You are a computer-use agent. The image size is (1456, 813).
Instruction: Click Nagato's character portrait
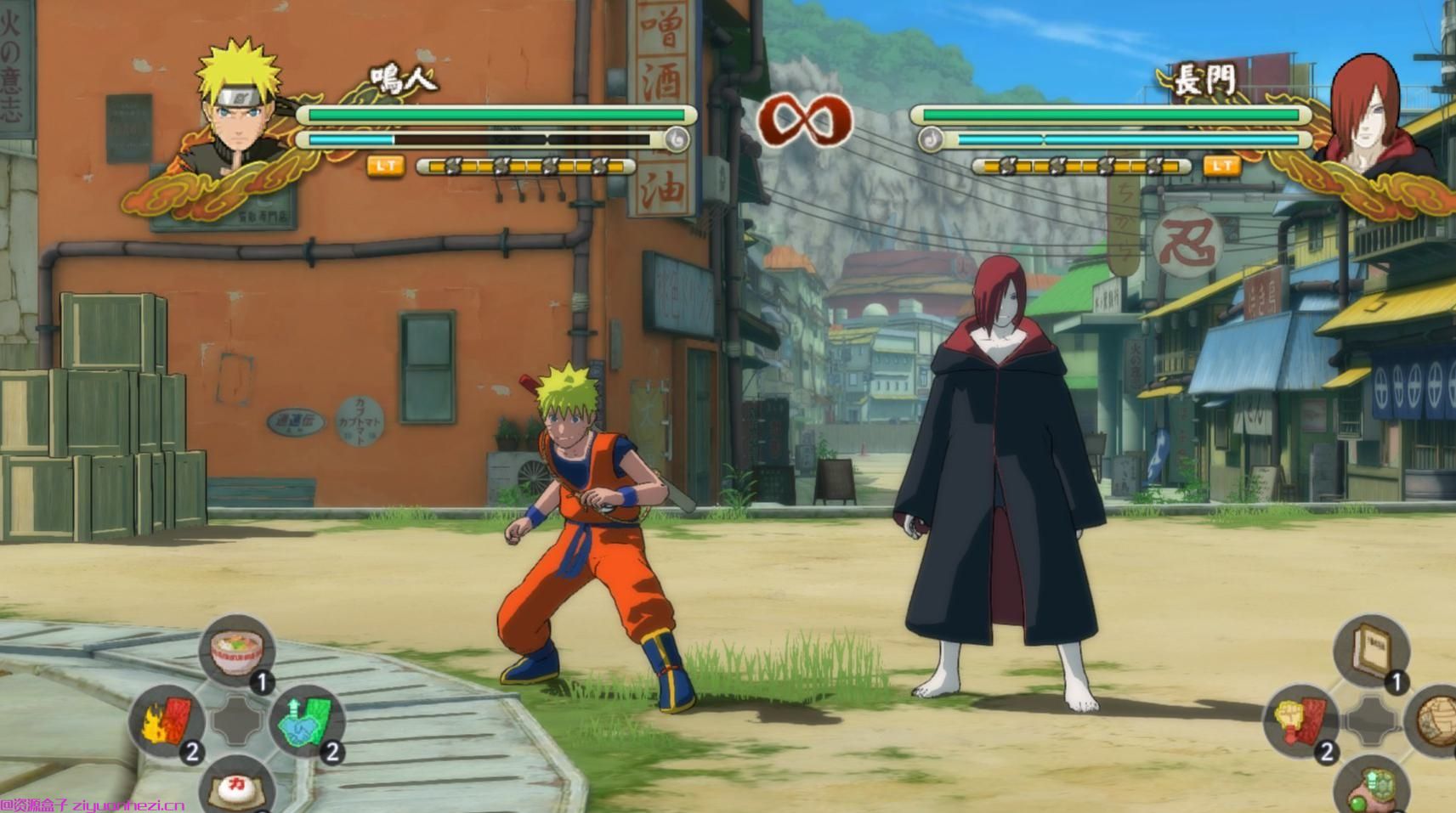click(x=1367, y=106)
